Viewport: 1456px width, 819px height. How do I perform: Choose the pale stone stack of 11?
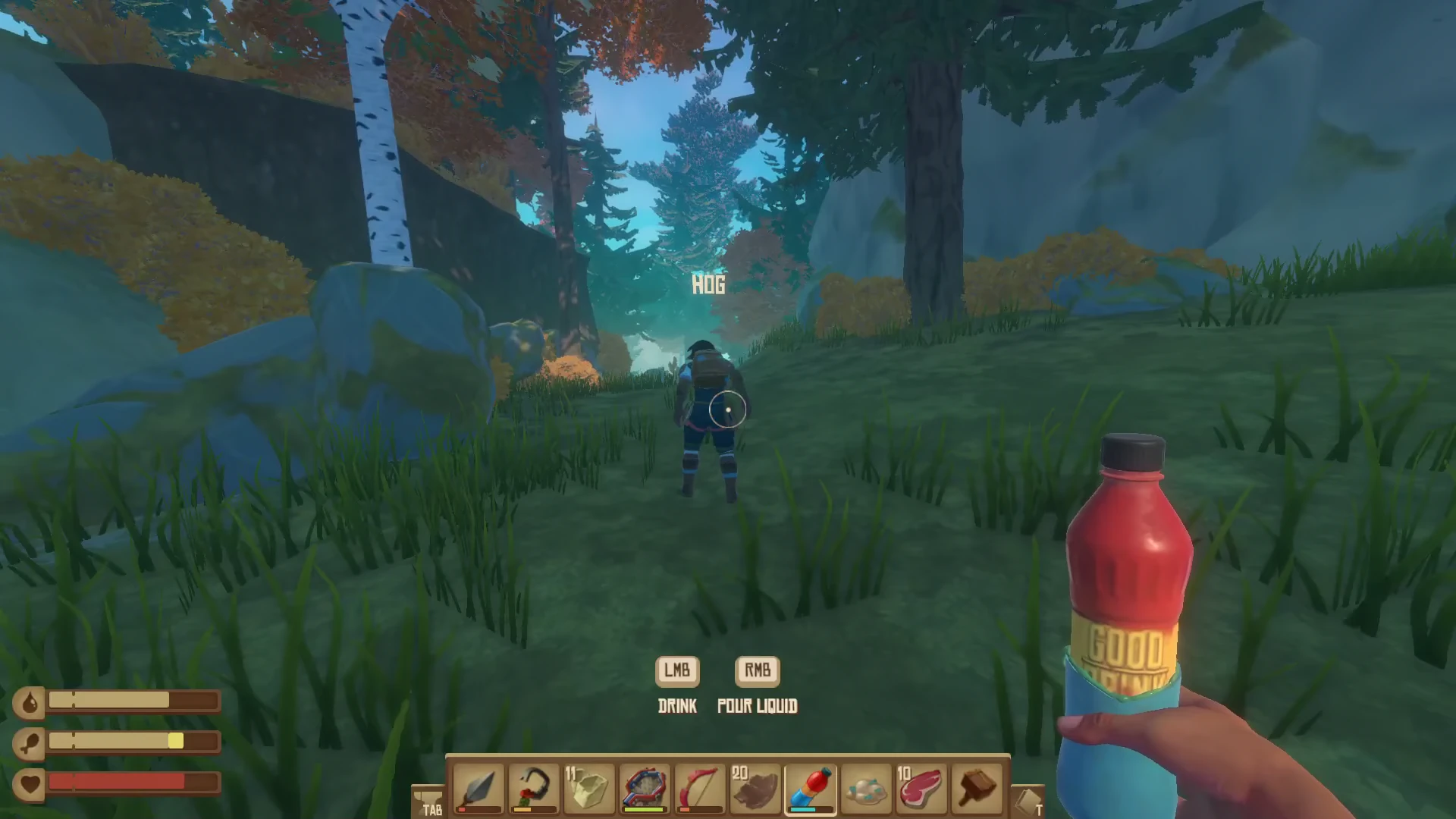click(589, 789)
